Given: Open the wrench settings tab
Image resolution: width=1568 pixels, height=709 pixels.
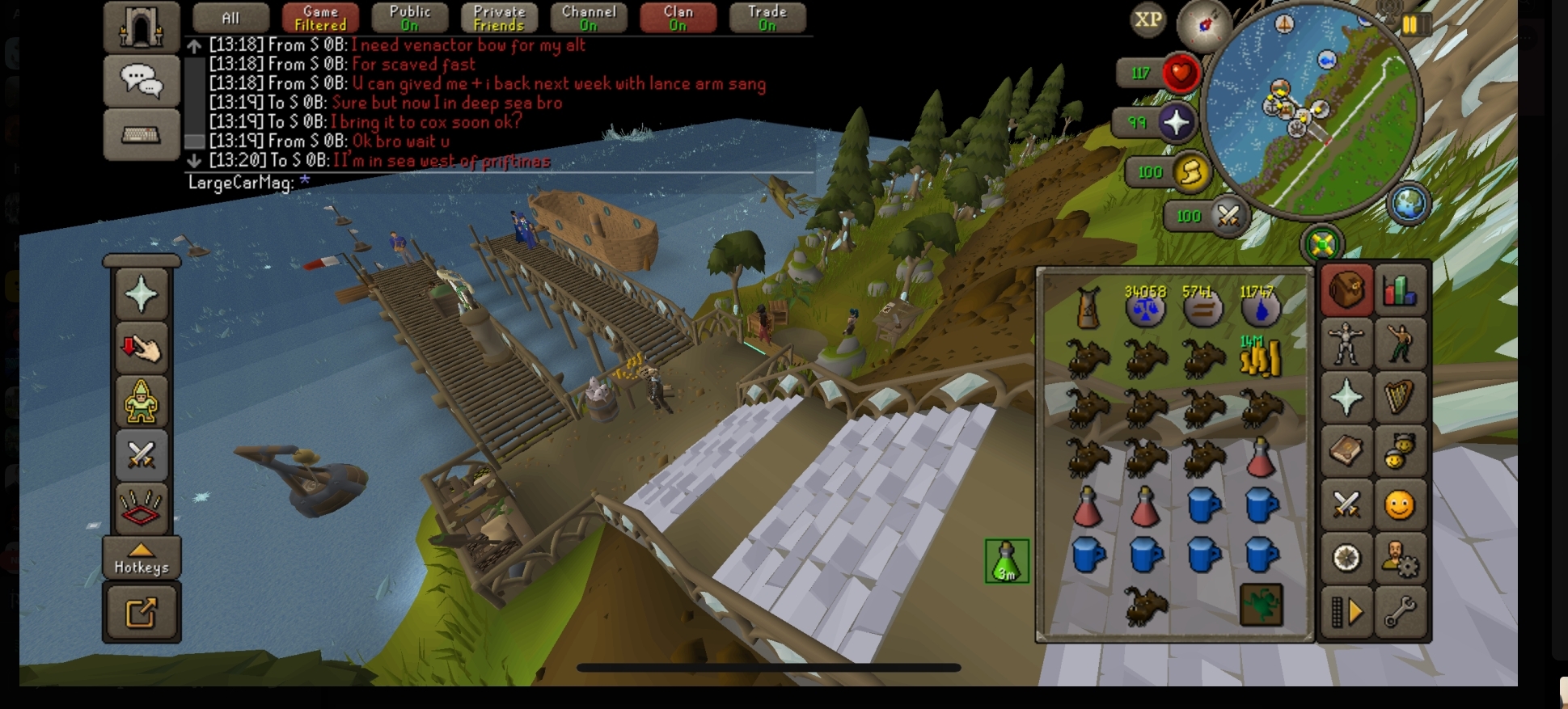Looking at the screenshot, I should 1400,612.
